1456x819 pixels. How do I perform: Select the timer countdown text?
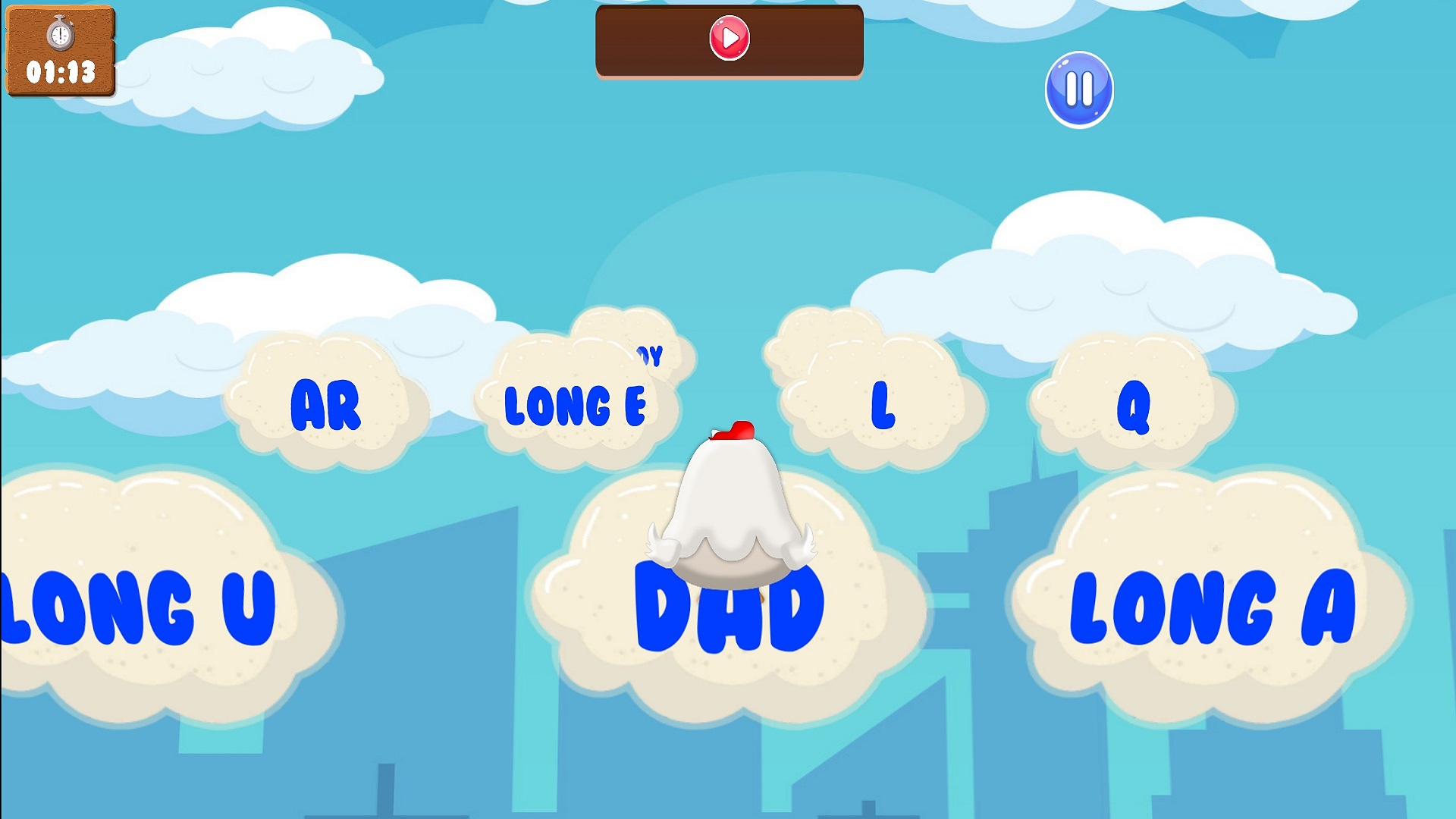pyautogui.click(x=59, y=74)
